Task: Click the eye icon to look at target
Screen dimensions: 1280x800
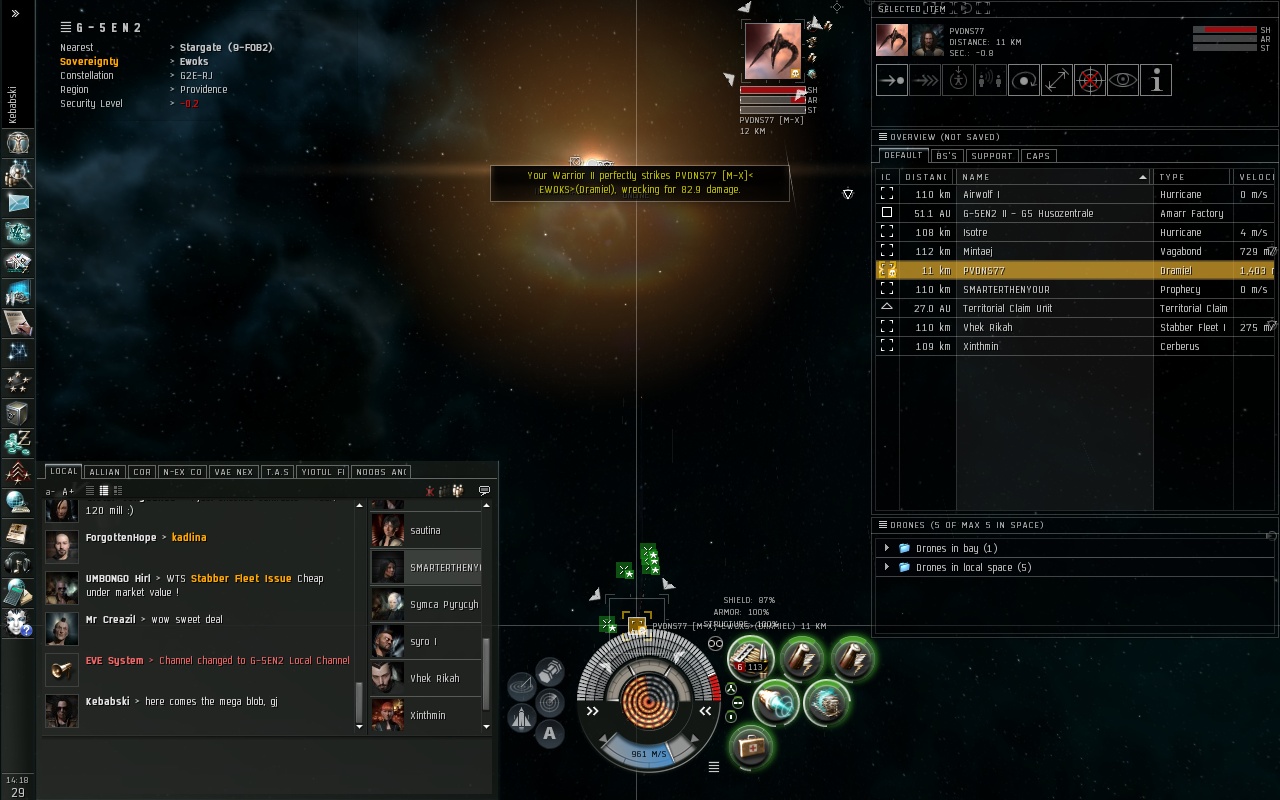Action: 1123,81
